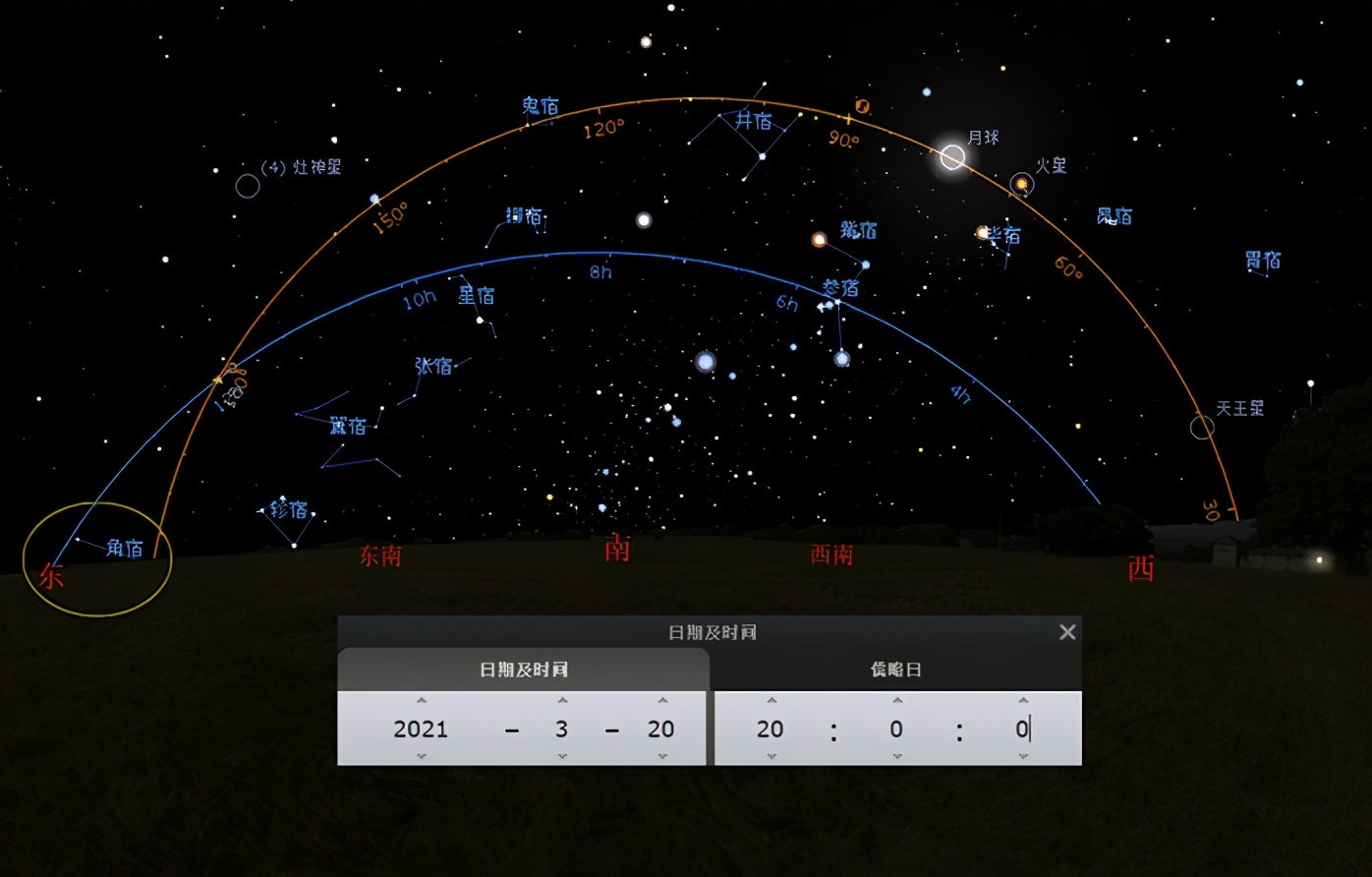Select the month field showing 3

tap(561, 729)
